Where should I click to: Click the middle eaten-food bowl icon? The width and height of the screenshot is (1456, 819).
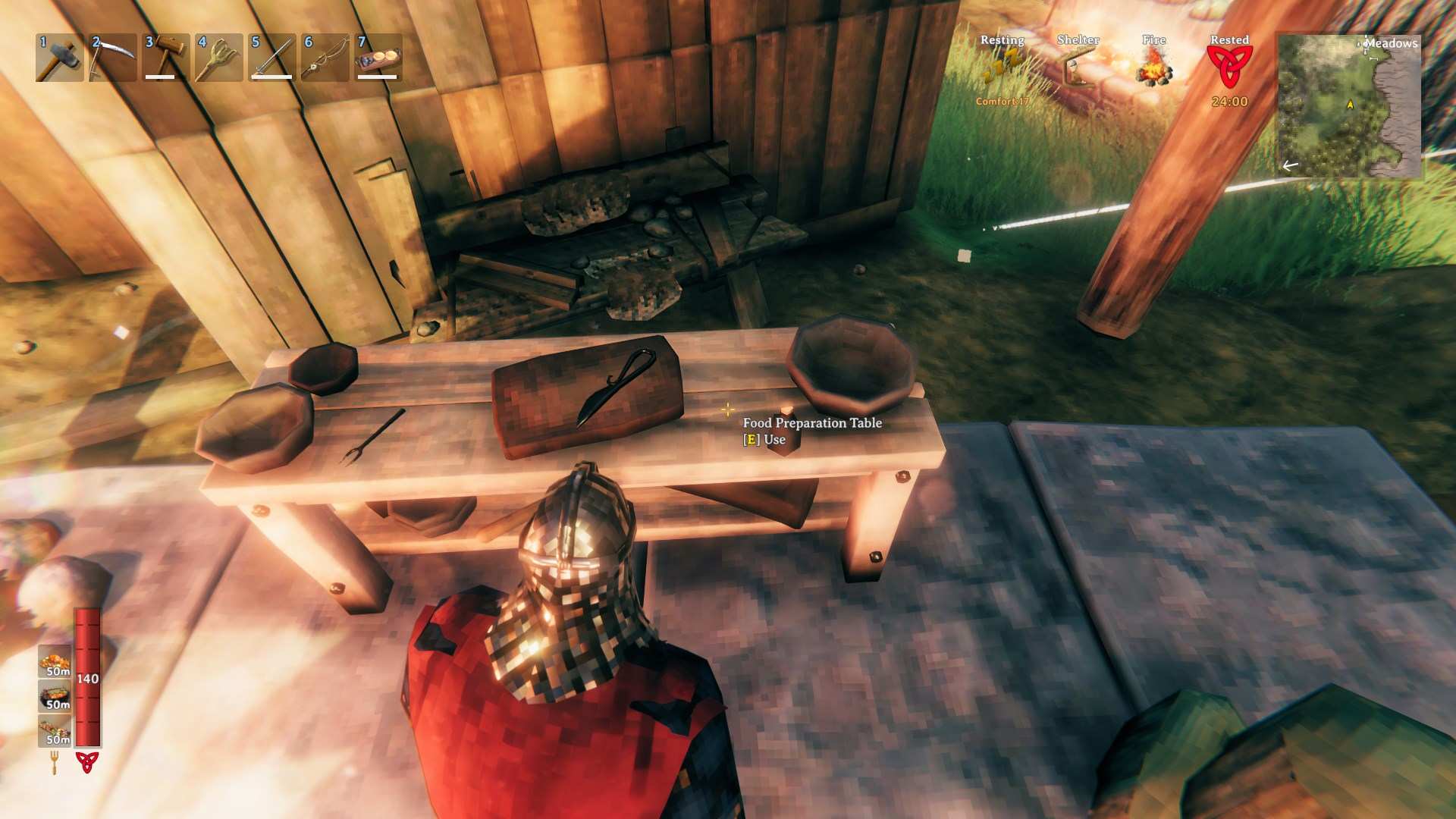[55, 696]
